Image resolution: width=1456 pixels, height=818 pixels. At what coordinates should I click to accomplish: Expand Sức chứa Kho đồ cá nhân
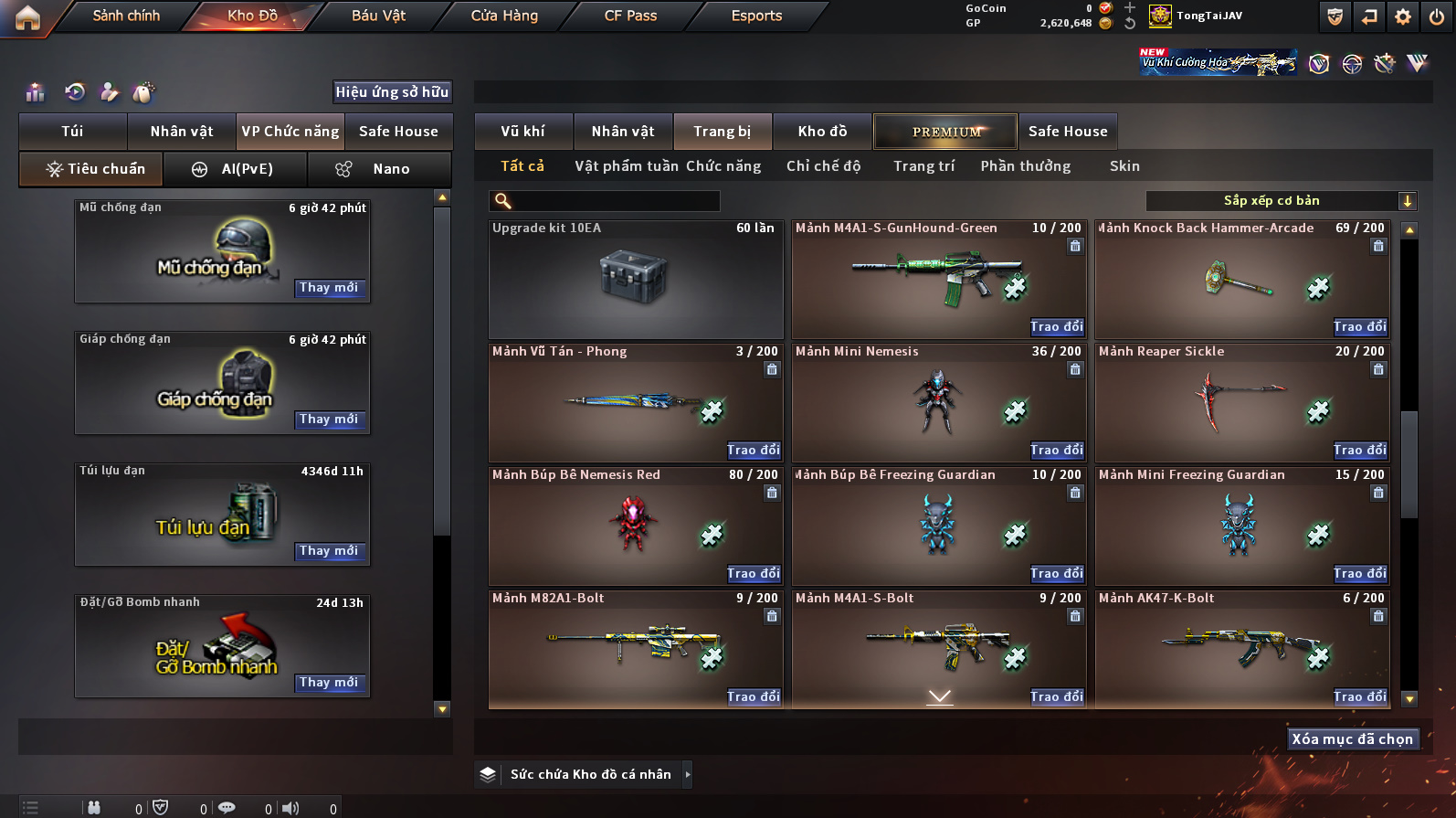688,775
